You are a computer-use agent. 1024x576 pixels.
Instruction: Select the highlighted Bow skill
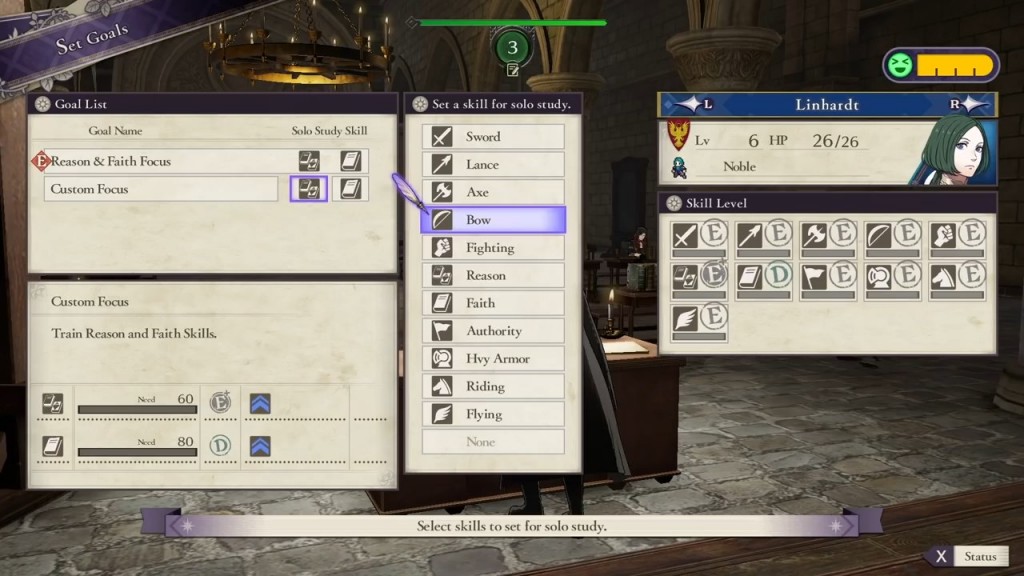(493, 220)
